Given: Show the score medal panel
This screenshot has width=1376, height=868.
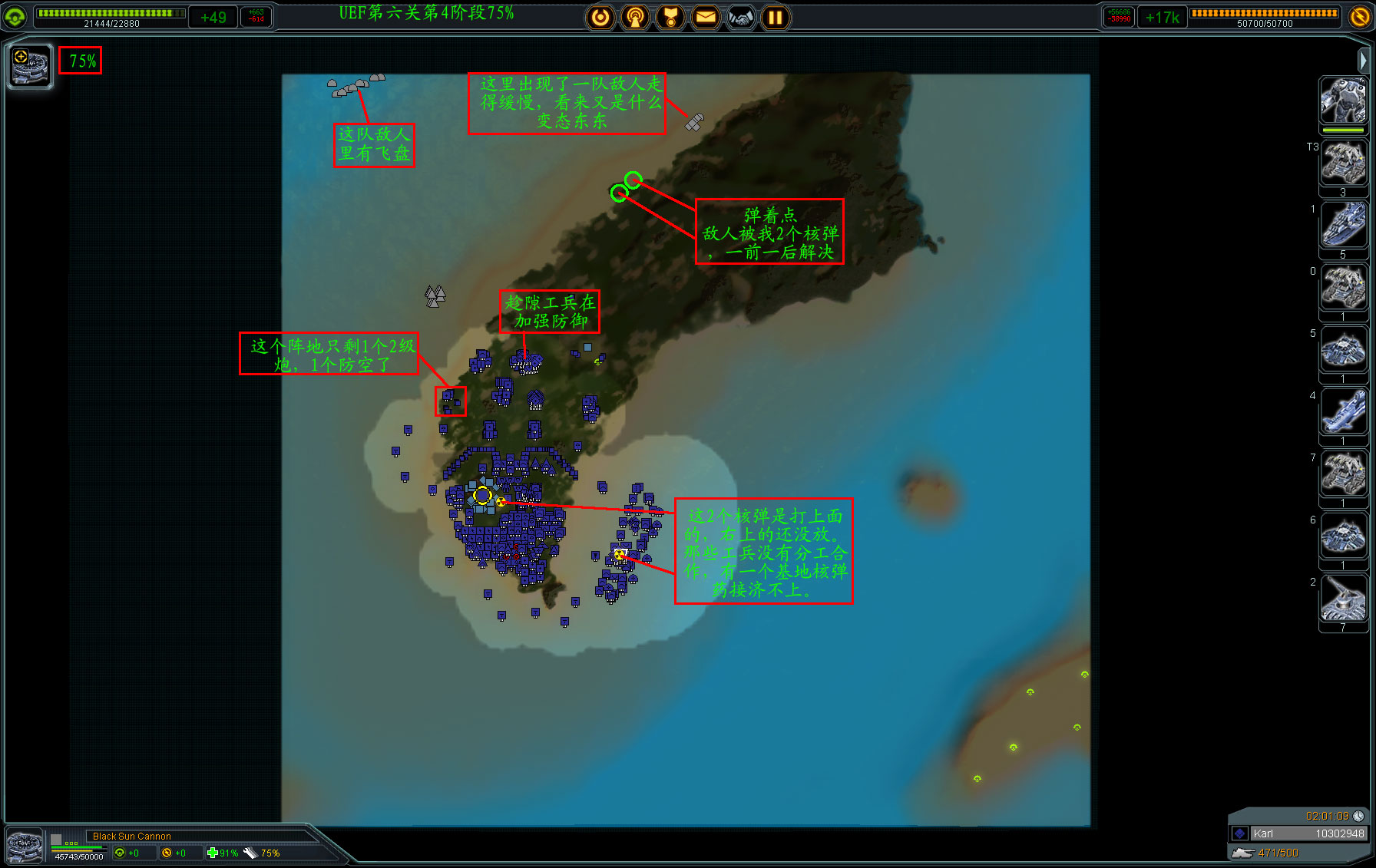Looking at the screenshot, I should tap(670, 17).
